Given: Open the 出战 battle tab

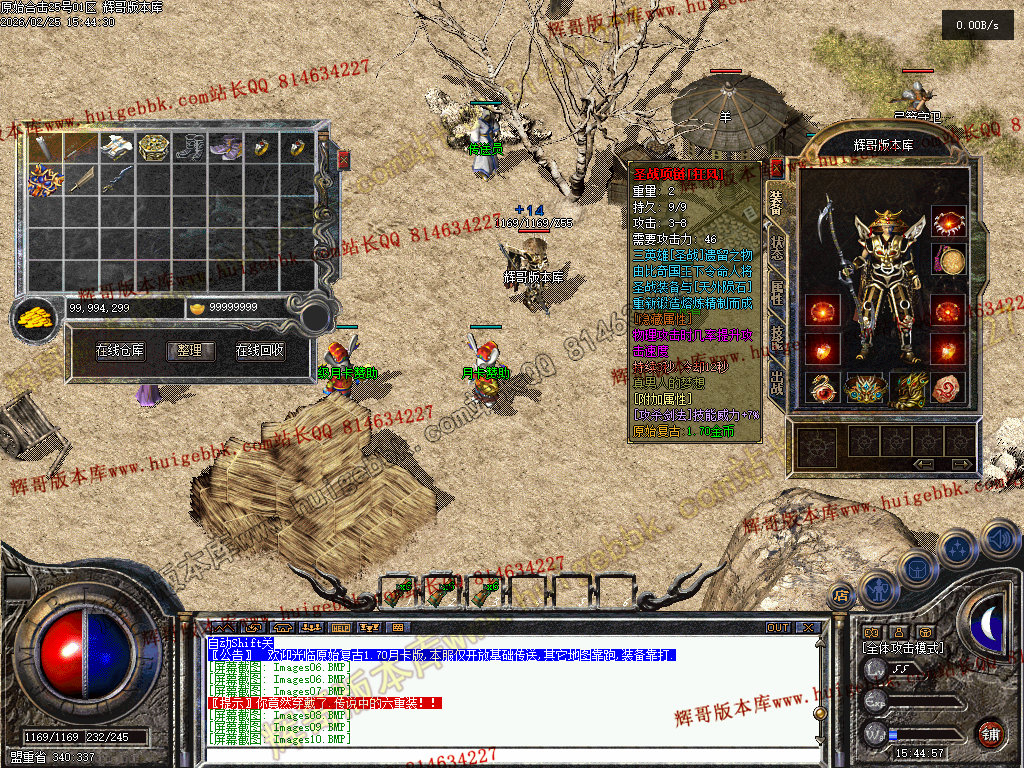Looking at the screenshot, I should 777,381.
